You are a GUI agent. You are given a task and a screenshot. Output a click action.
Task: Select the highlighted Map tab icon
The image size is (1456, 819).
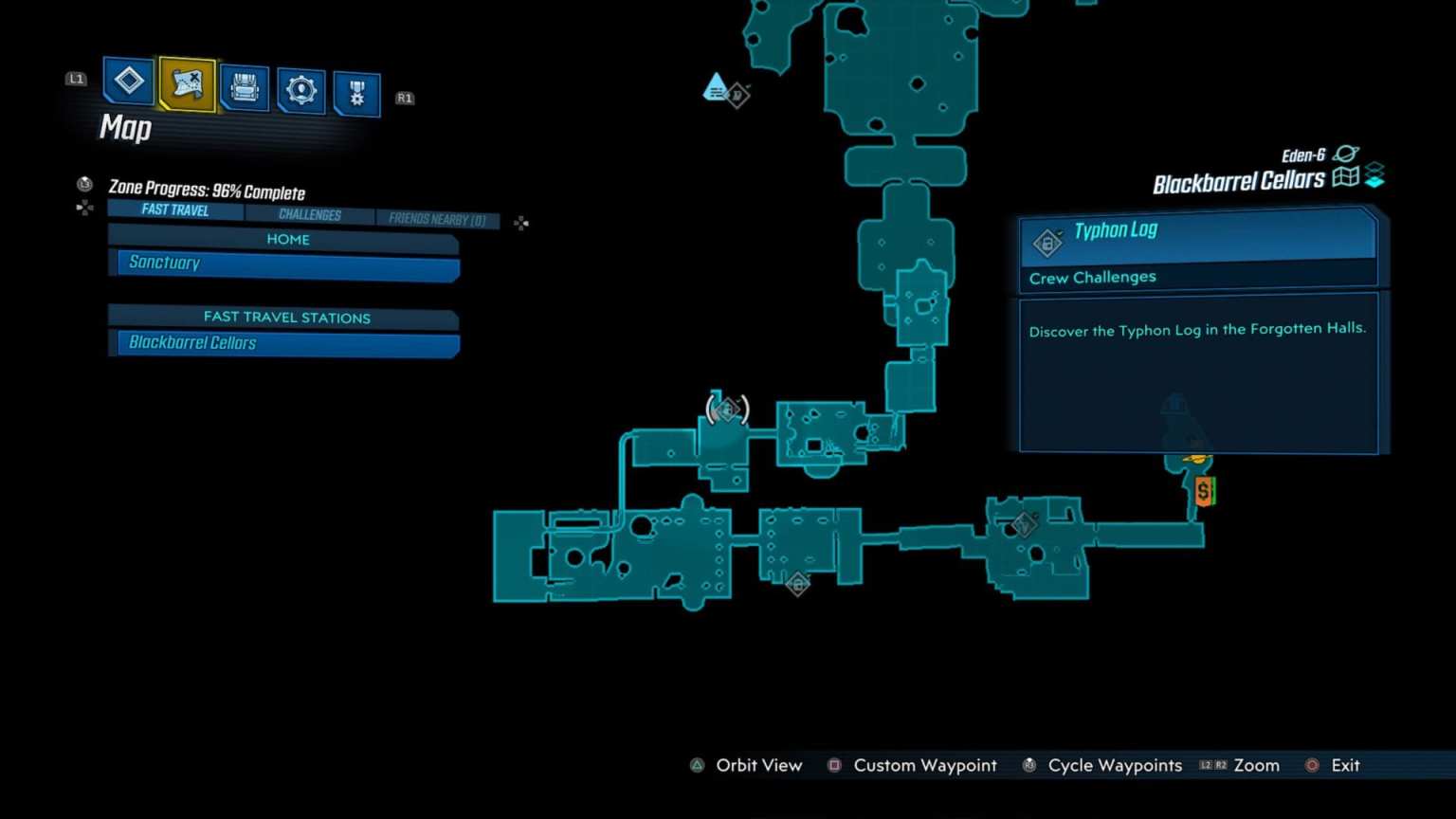186,86
